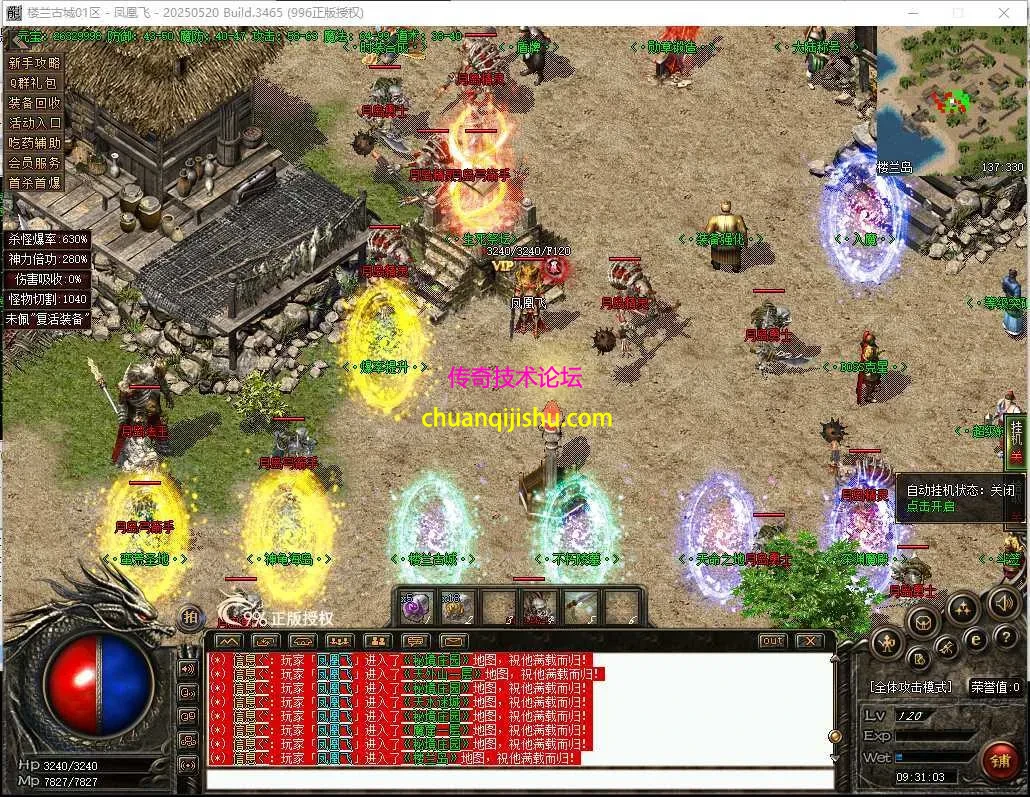Toggle sound with the speaker icon

point(1002,604)
